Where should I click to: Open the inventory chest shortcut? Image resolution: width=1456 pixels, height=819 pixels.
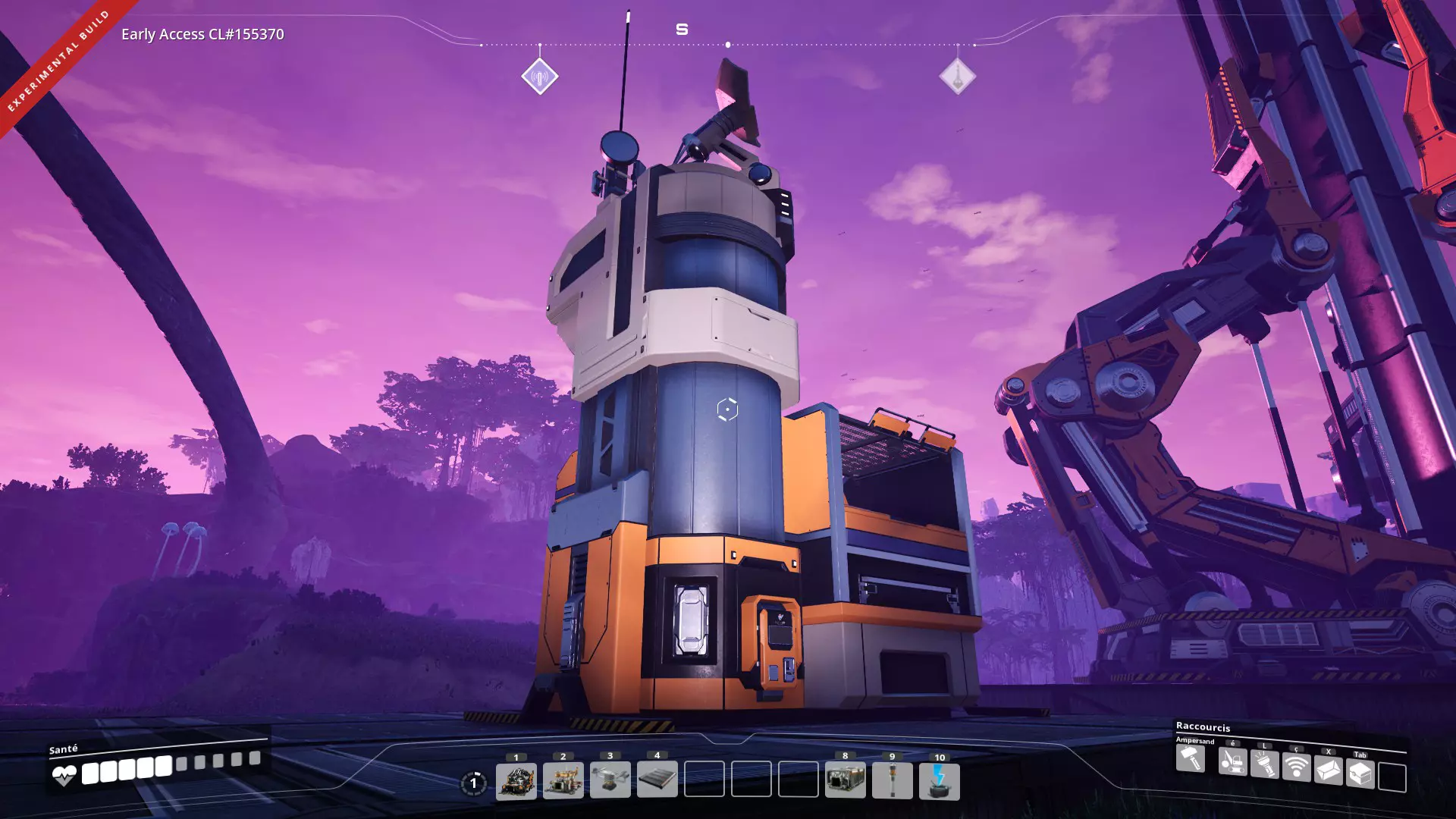click(1360, 774)
